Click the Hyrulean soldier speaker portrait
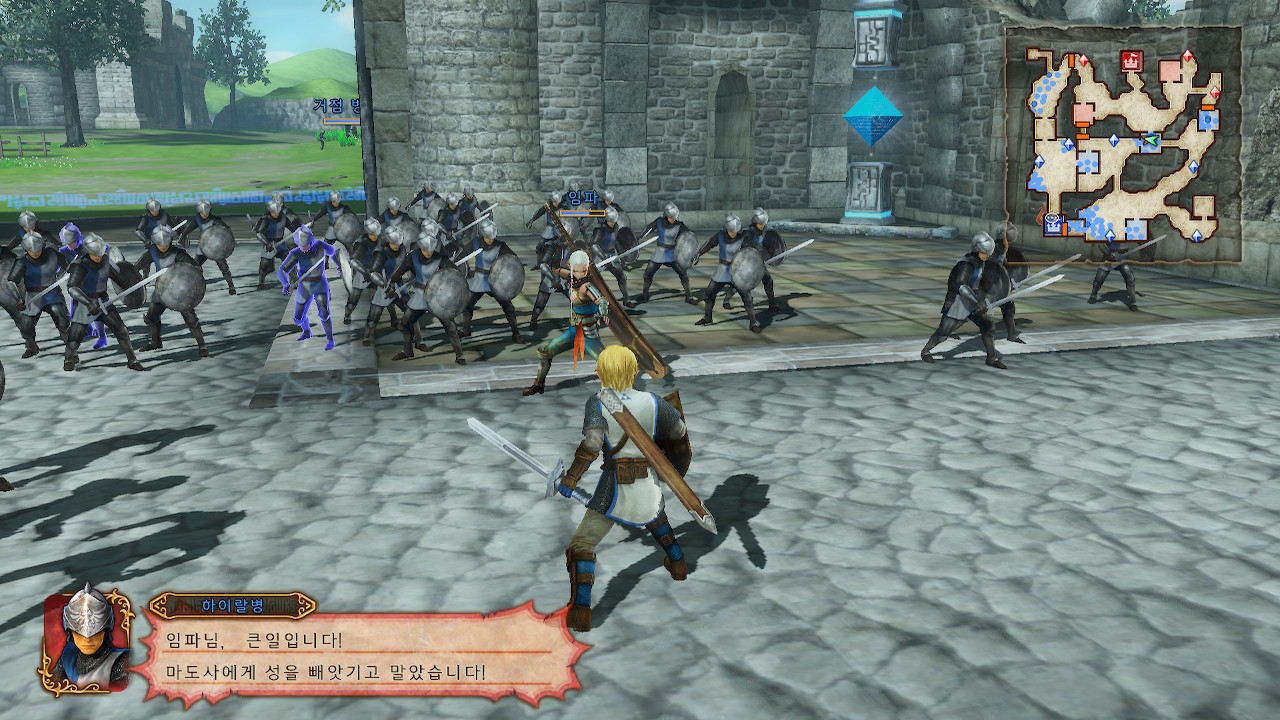 tap(86, 638)
